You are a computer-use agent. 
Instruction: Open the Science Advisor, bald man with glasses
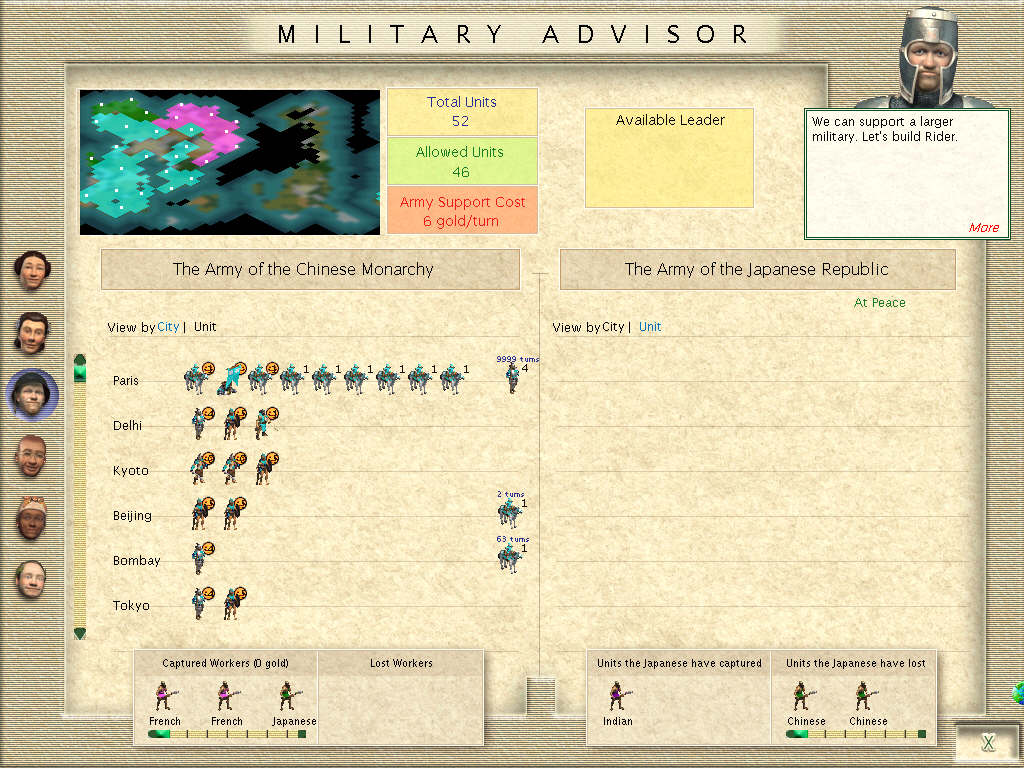coord(32,579)
